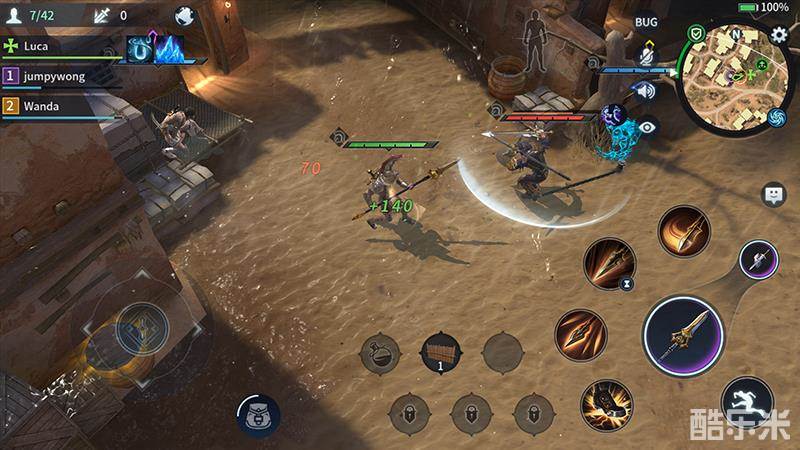This screenshot has width=800, height=450.
Task: Toggle the muted microphone icon
Action: pyautogui.click(x=647, y=57)
